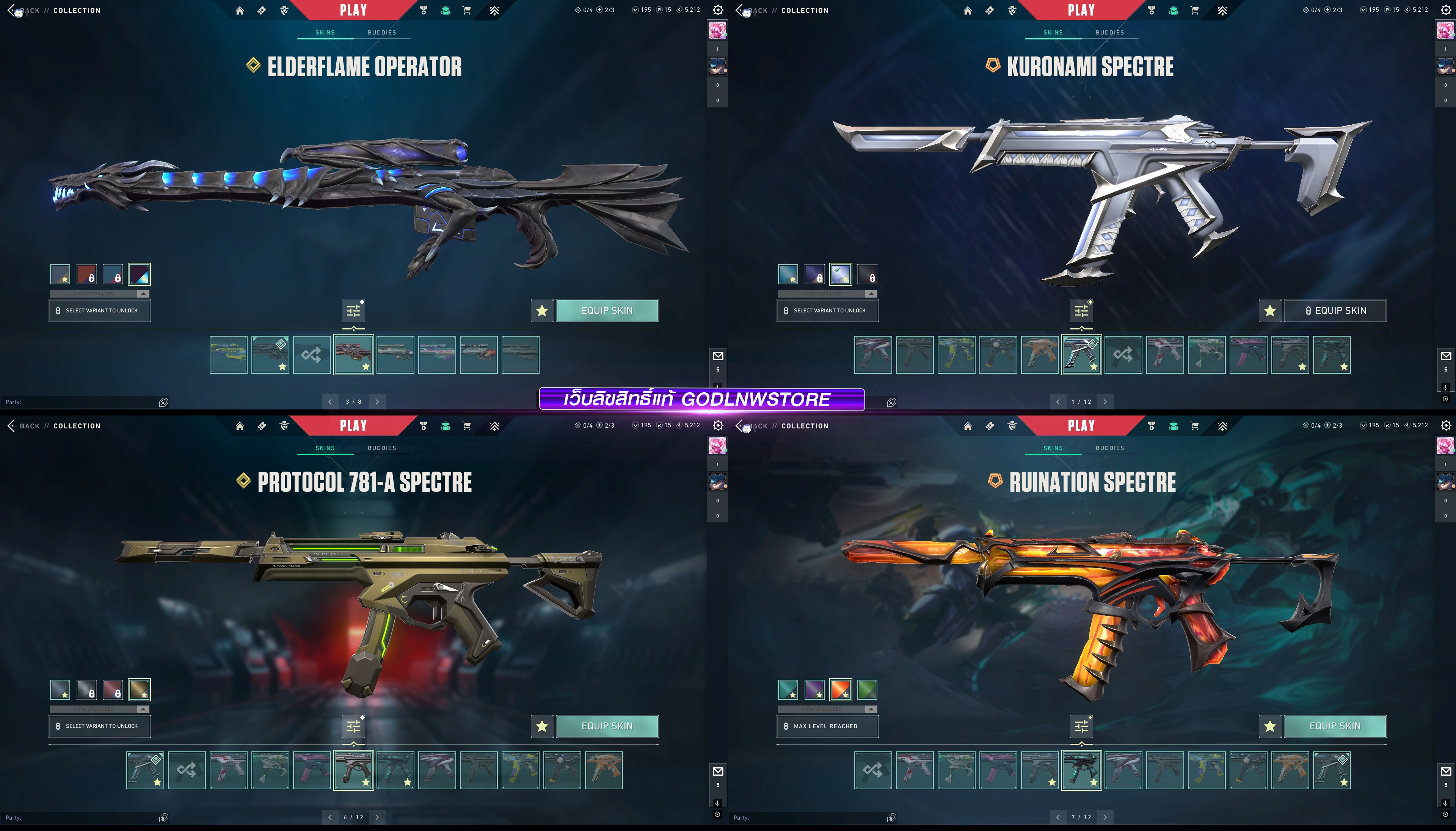Favorite the Kuronami Spectre with the star button
Viewport: 1456px width, 831px height.
pyautogui.click(x=1269, y=310)
